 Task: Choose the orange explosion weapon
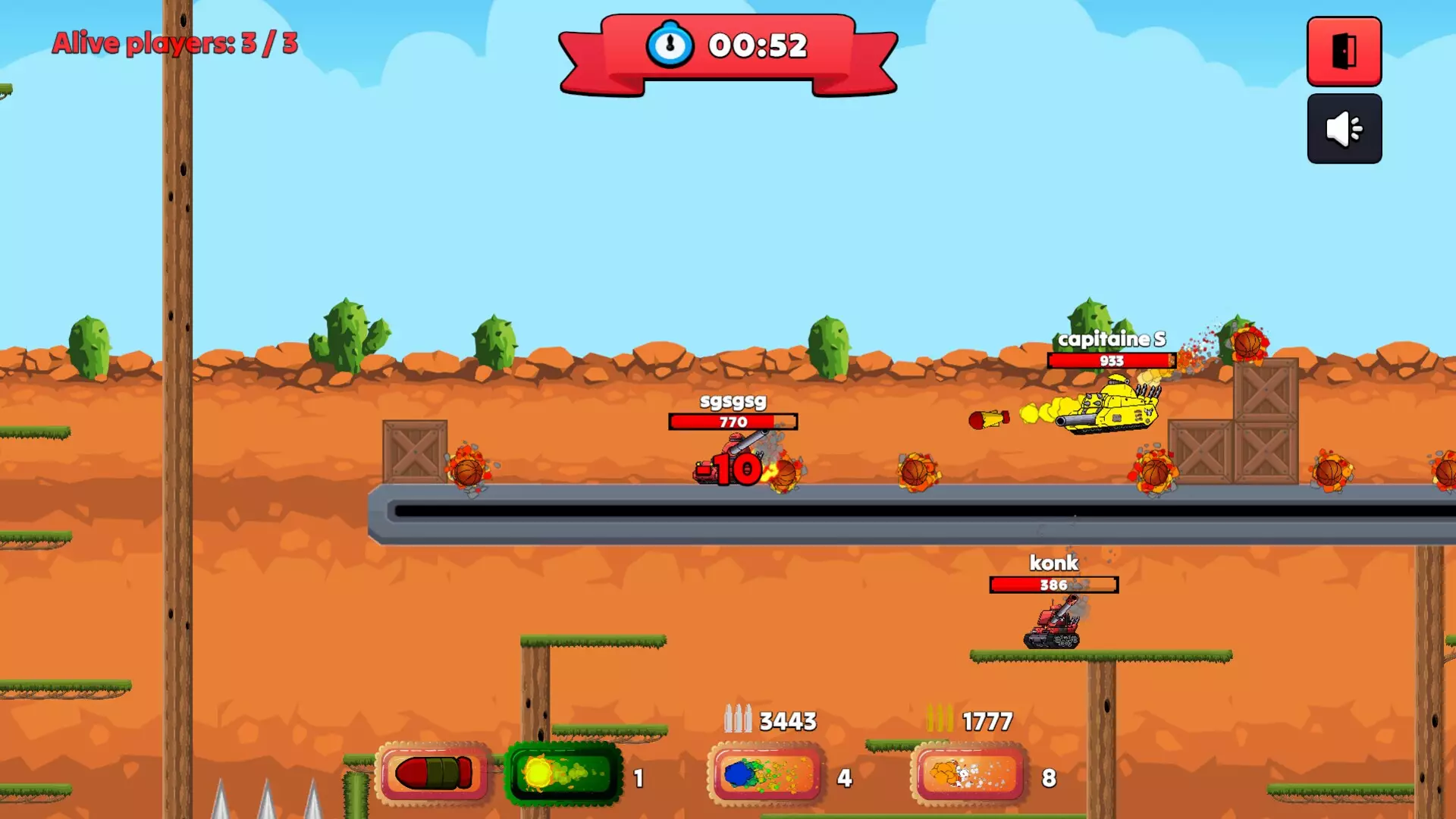tap(967, 773)
